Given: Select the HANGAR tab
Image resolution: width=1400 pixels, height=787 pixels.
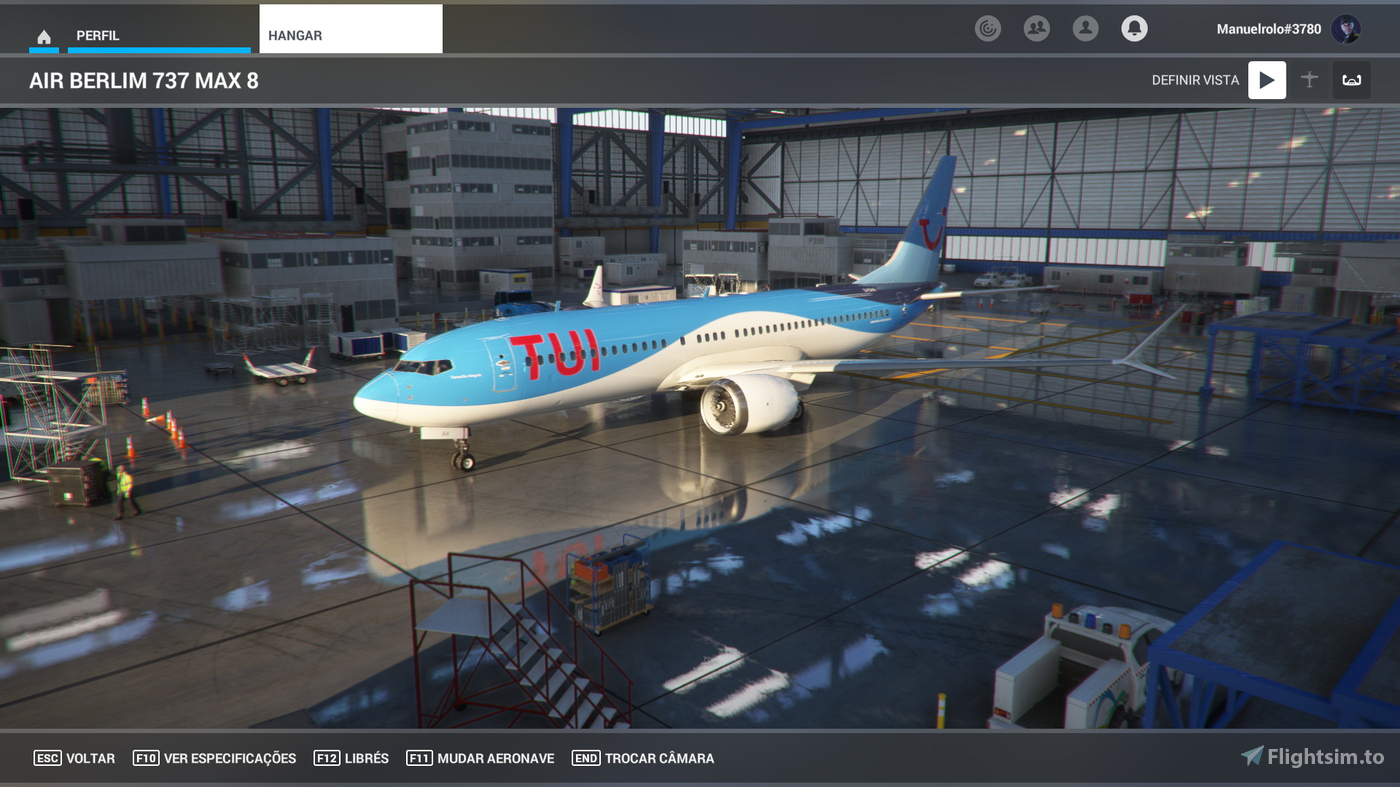Looking at the screenshot, I should (x=295, y=34).
